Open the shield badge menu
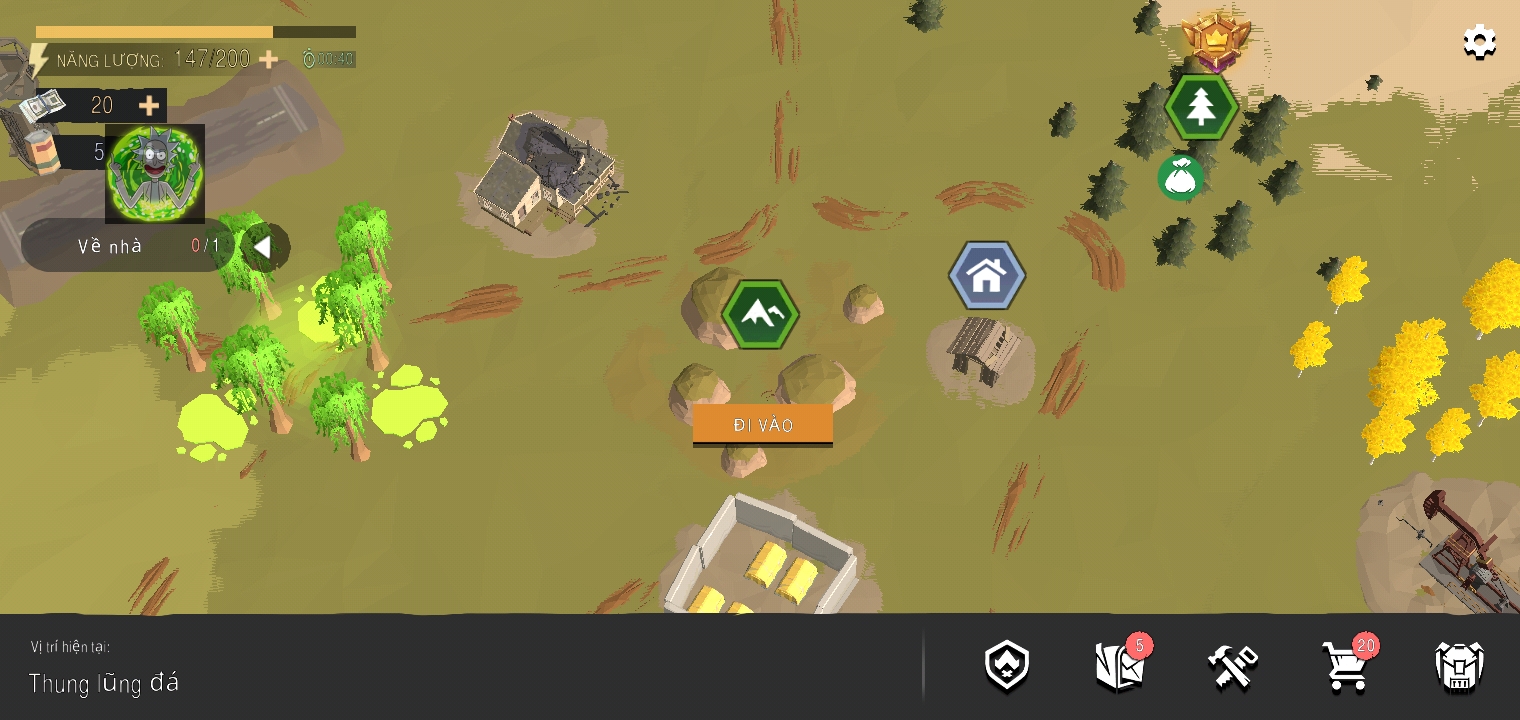The image size is (1520, 720). click(1007, 666)
